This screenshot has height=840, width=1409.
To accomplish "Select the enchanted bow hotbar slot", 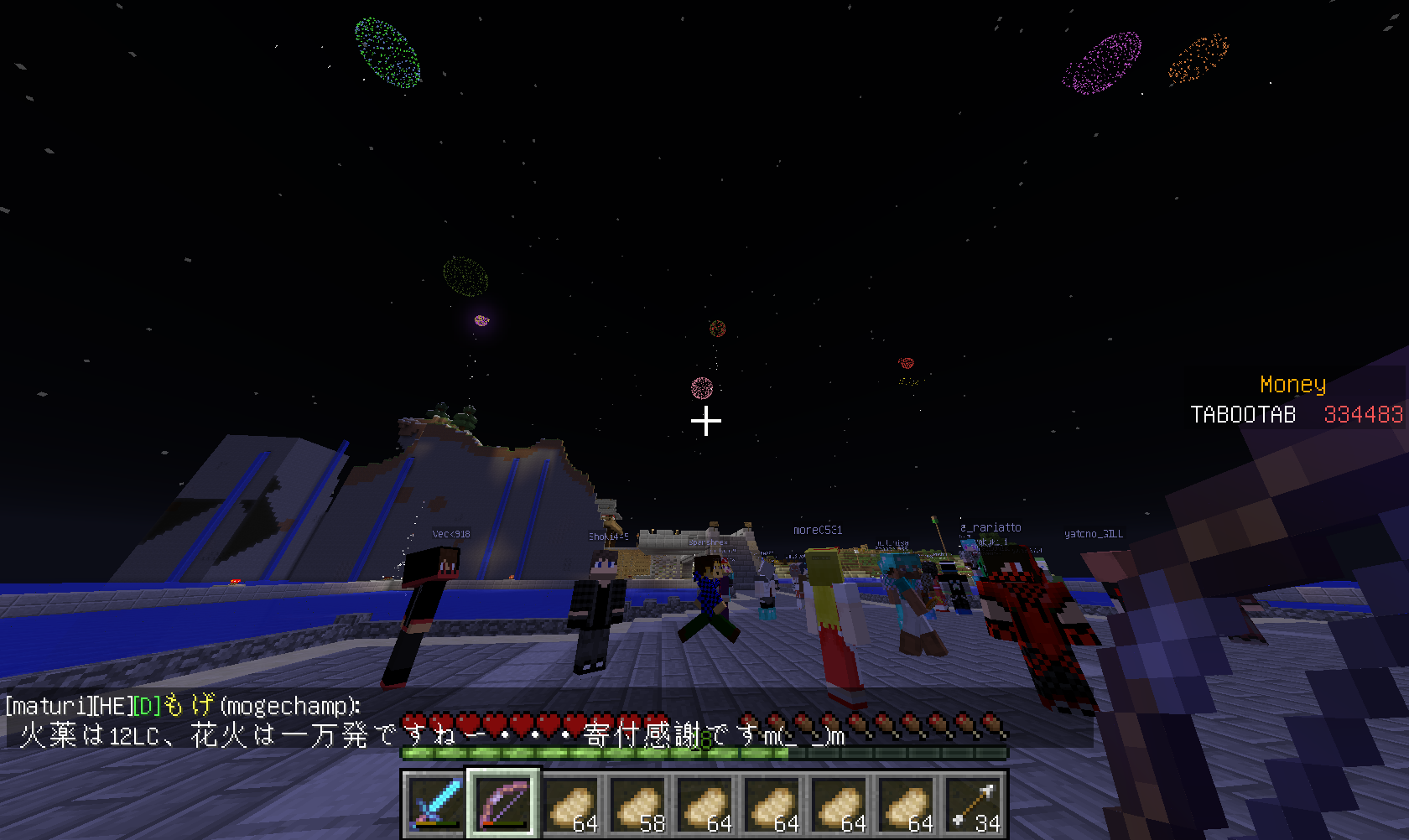I will pyautogui.click(x=503, y=804).
